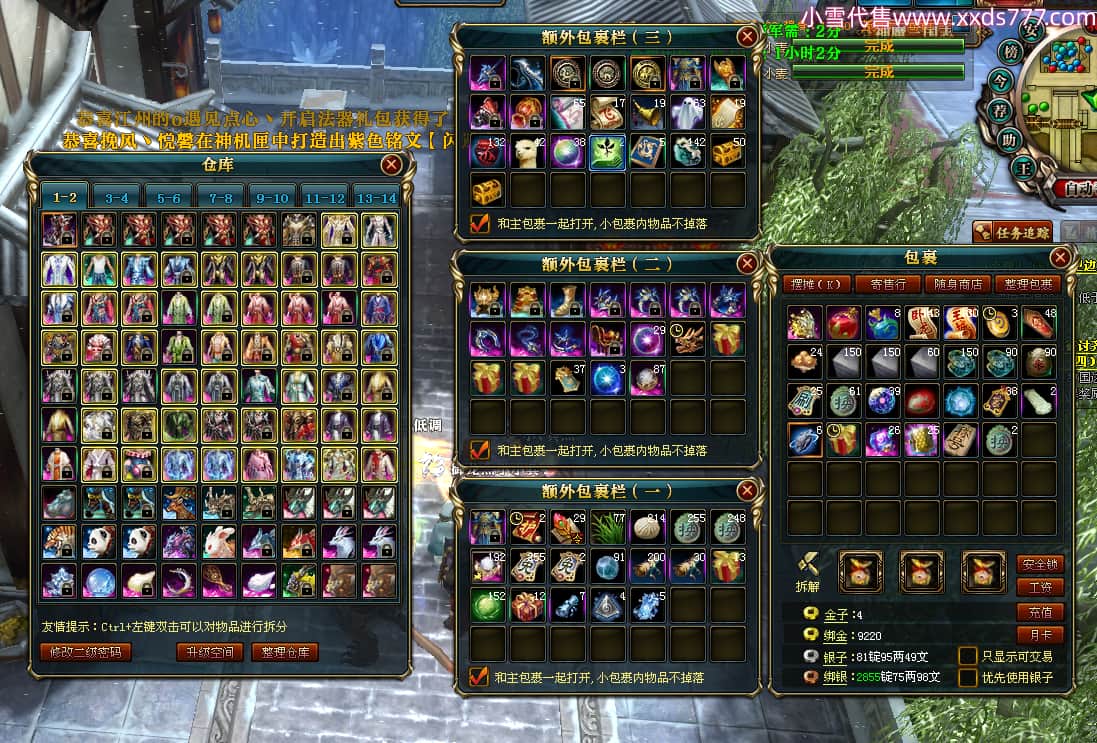Upgrade storage with 升级空间 button
The height and width of the screenshot is (743, 1097).
pyautogui.click(x=209, y=652)
